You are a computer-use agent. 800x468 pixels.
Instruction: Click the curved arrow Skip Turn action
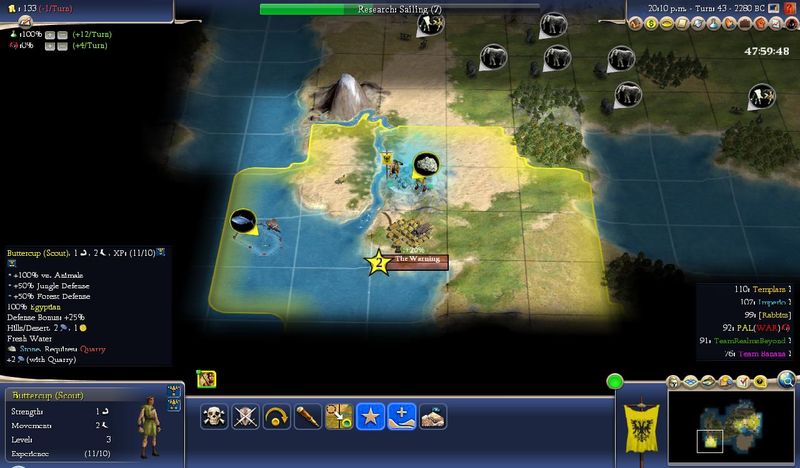pos(274,418)
